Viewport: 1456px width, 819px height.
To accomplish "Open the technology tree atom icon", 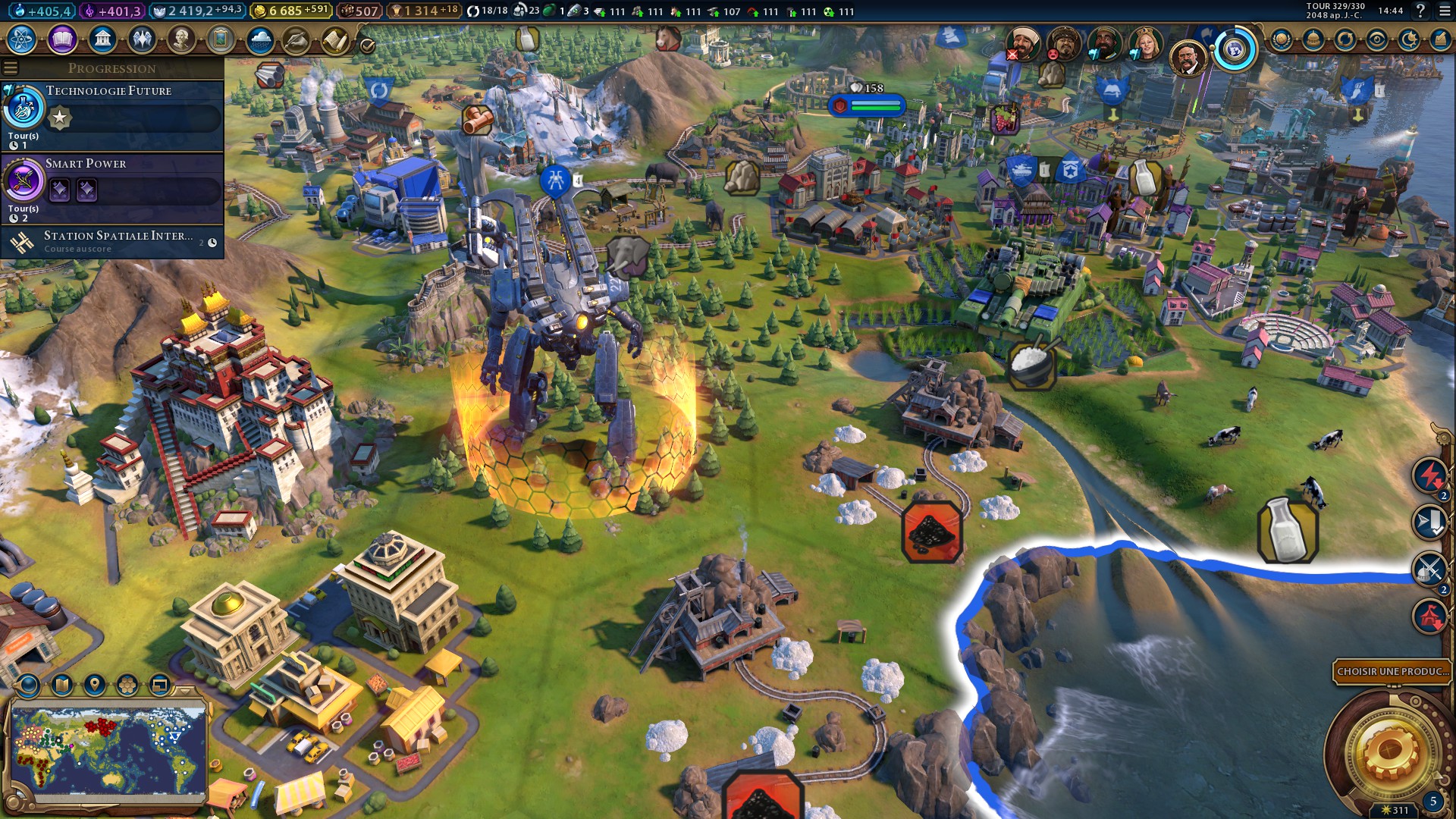I will pos(22,39).
